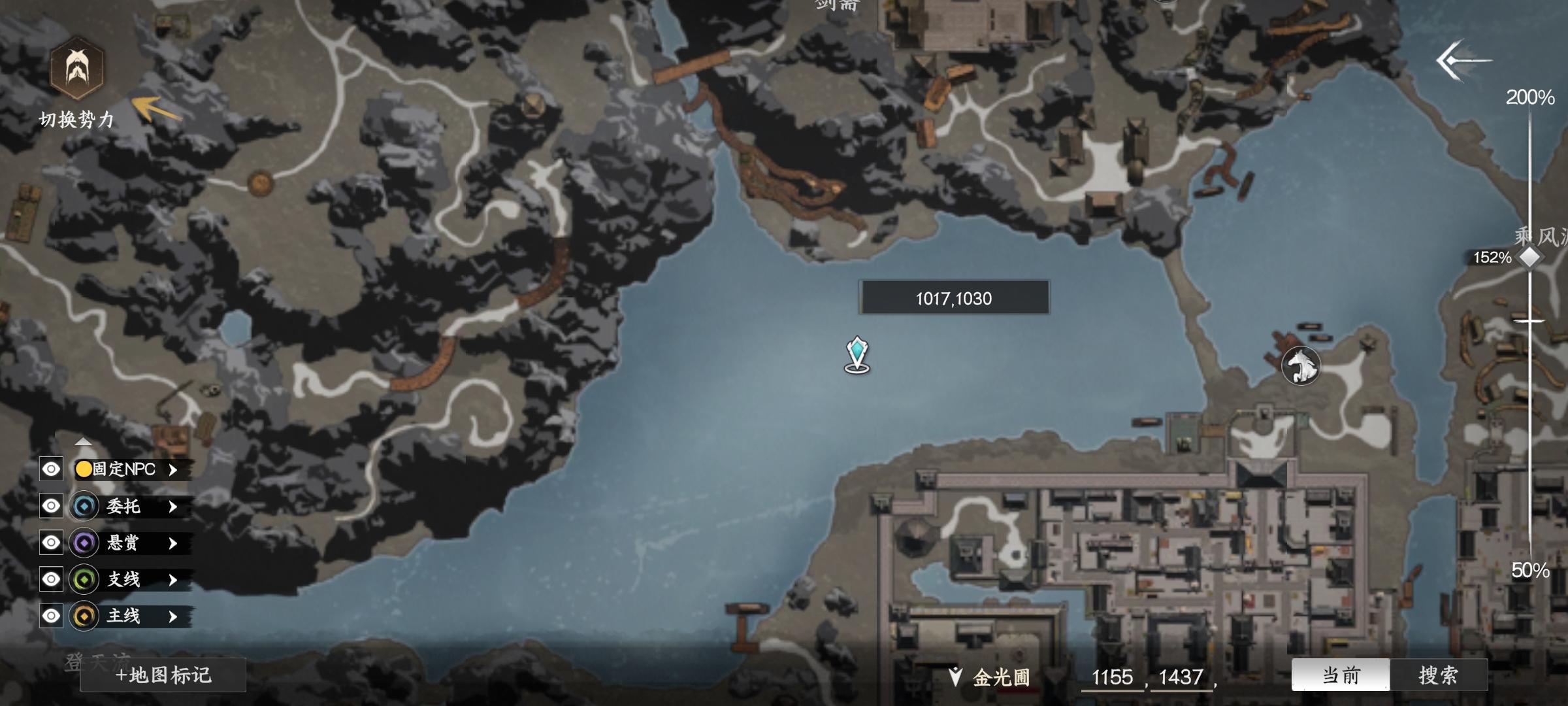Click the 支线 category icon in the legend

pos(84,579)
